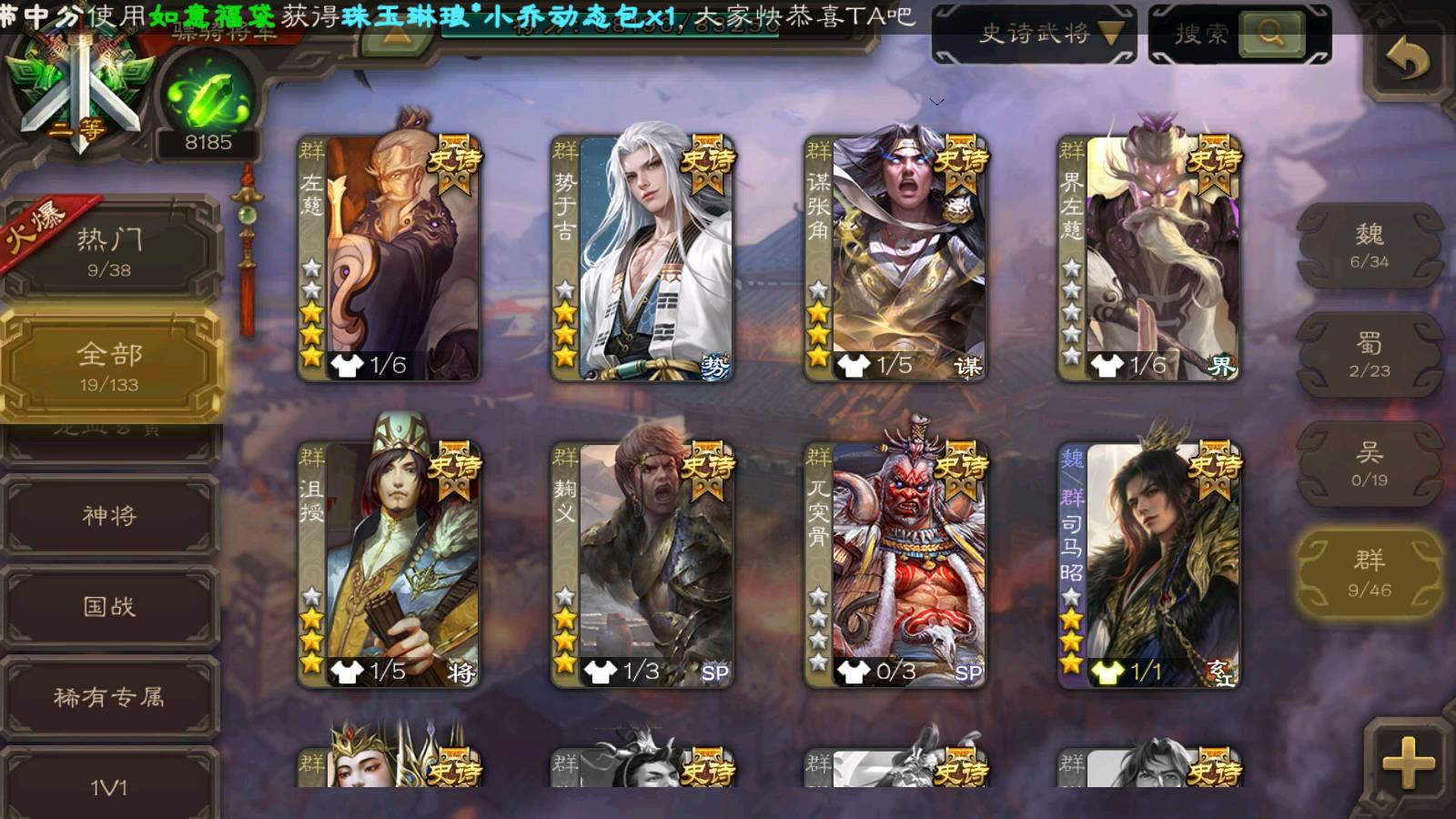Click the green jade currency icon
Screen dimensions: 1456x819
[x=208, y=96]
